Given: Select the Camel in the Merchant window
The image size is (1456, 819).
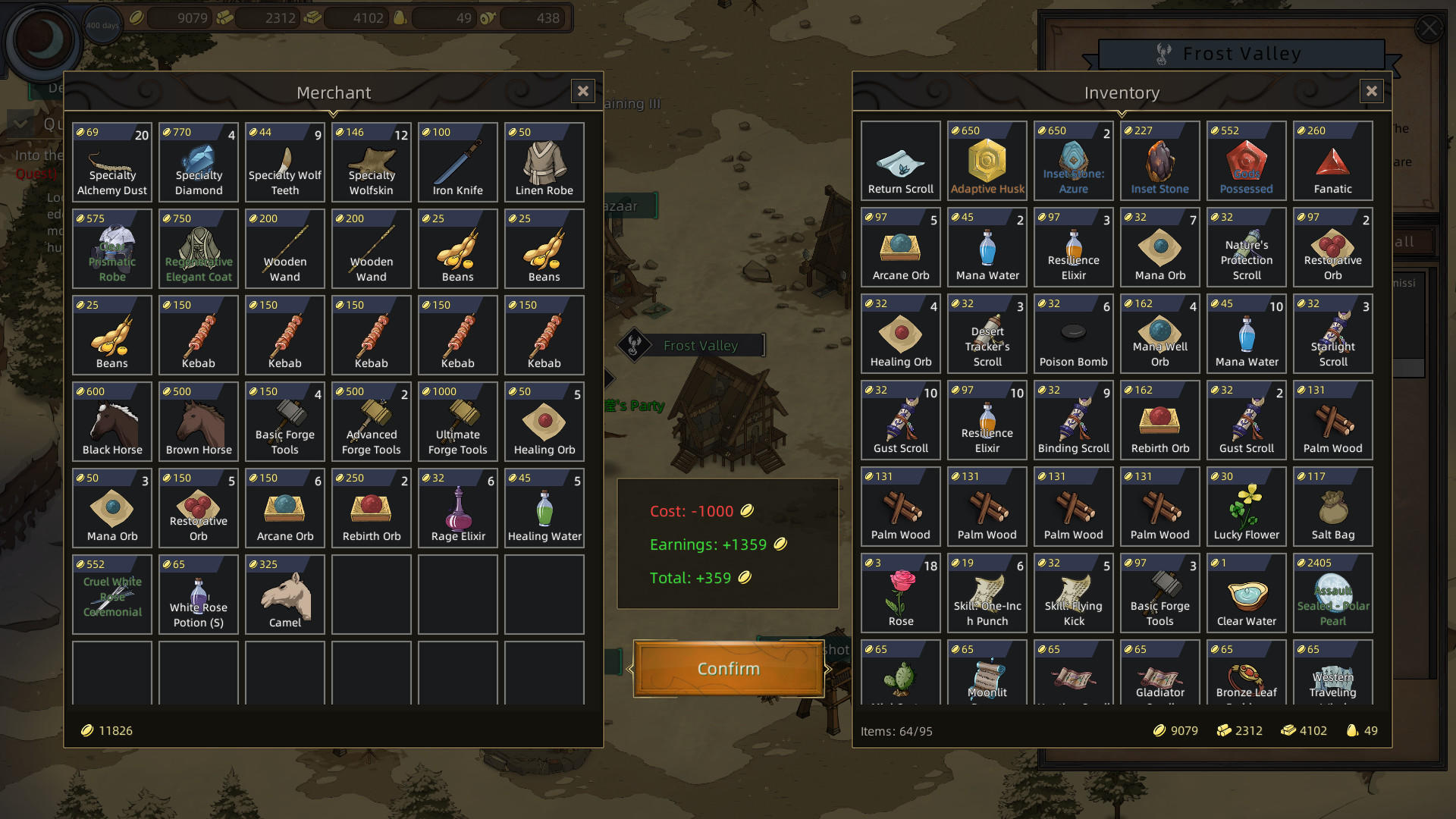Looking at the screenshot, I should (x=284, y=594).
